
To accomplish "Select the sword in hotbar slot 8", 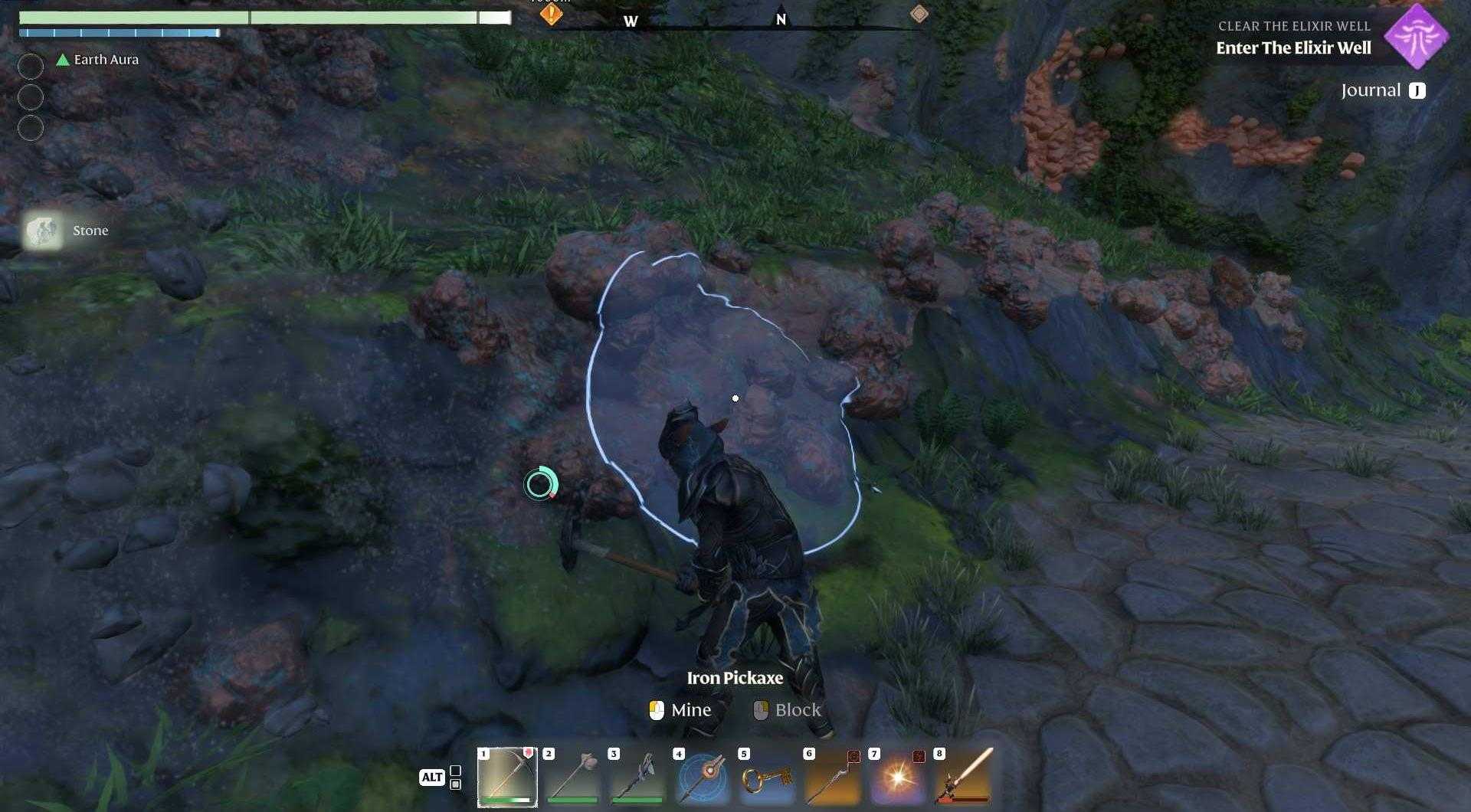I will pyautogui.click(x=963, y=777).
